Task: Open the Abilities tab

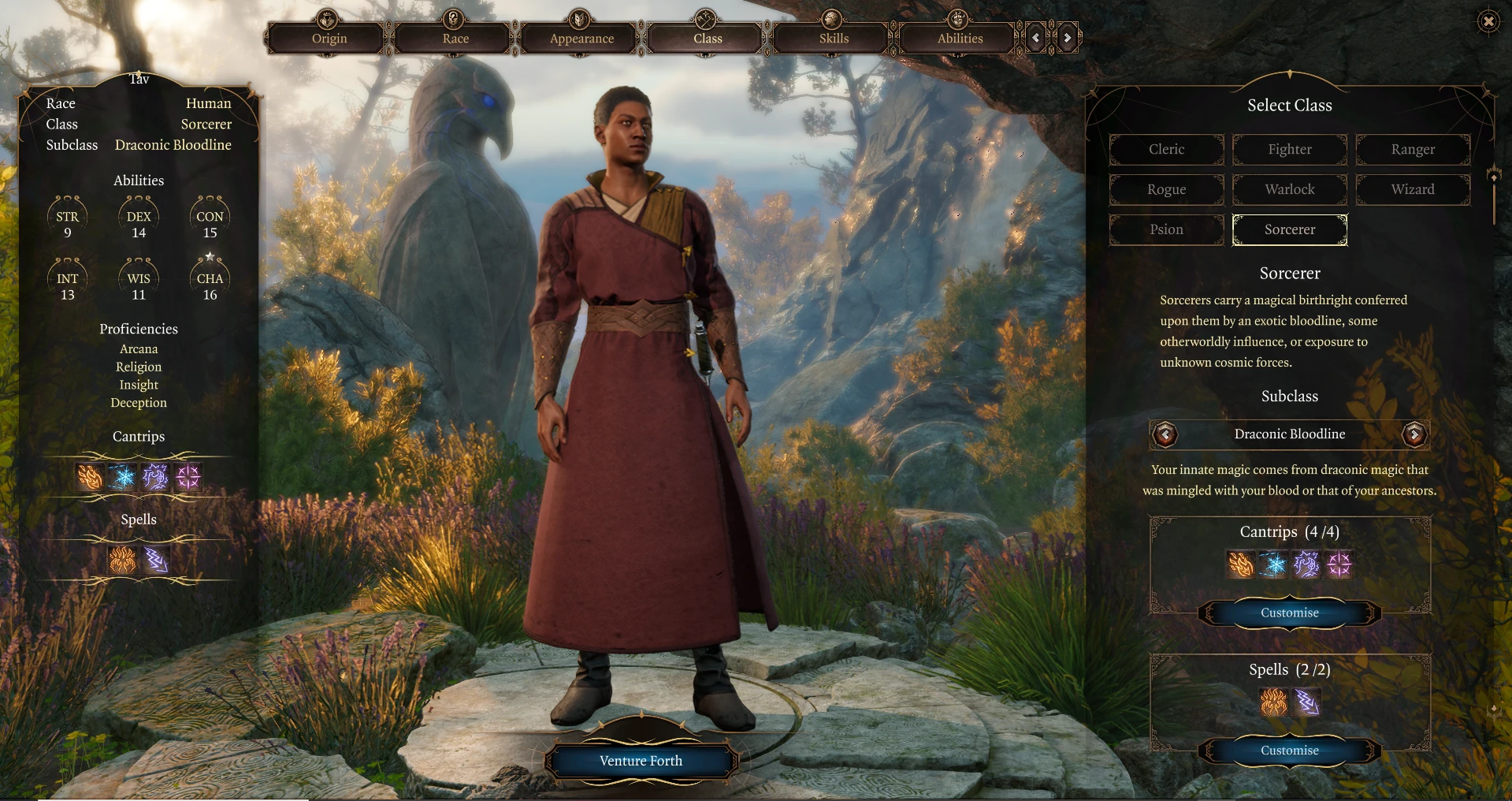Action: [x=960, y=38]
